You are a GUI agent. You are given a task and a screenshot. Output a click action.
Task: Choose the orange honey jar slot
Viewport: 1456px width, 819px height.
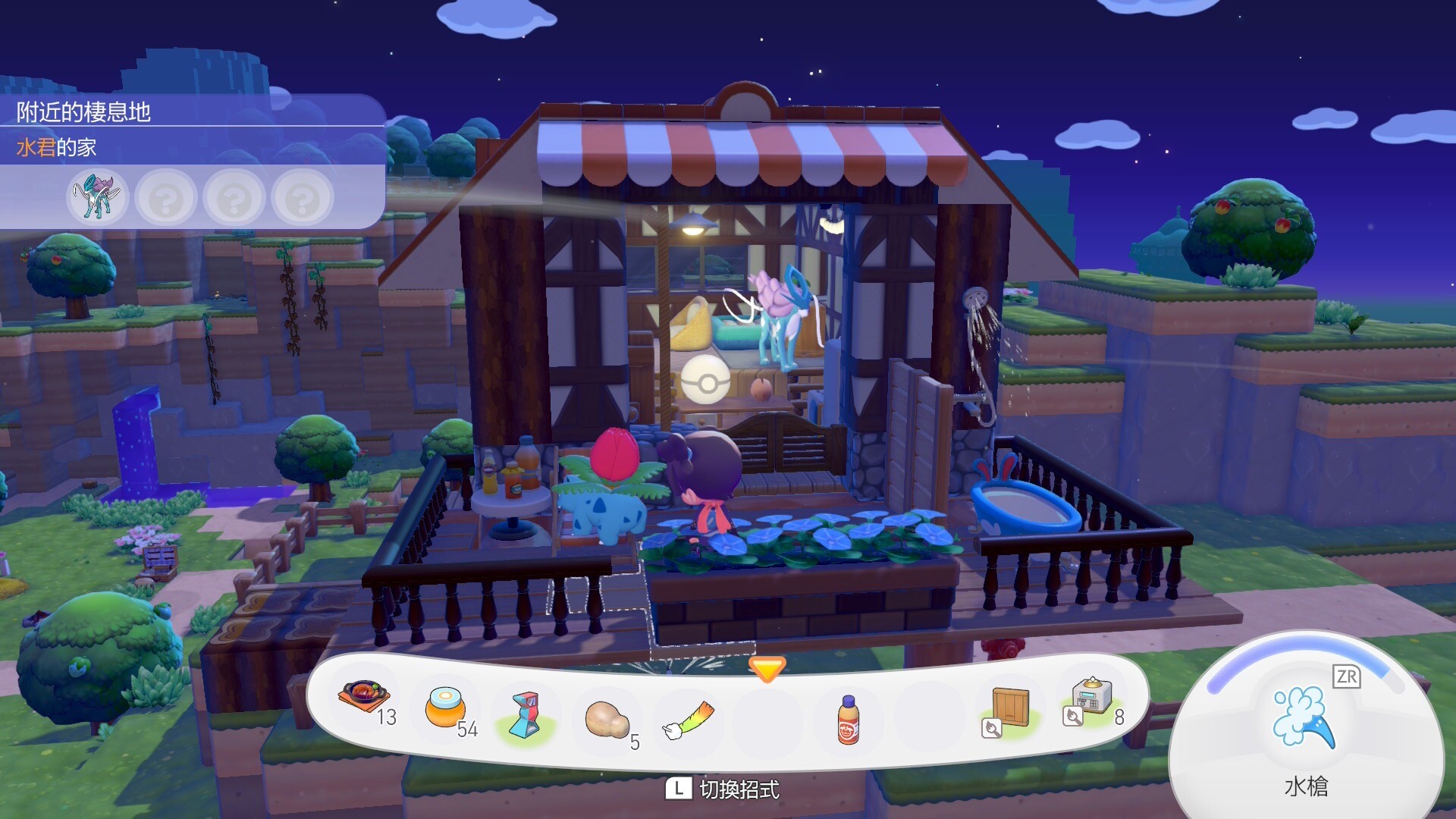click(x=445, y=708)
